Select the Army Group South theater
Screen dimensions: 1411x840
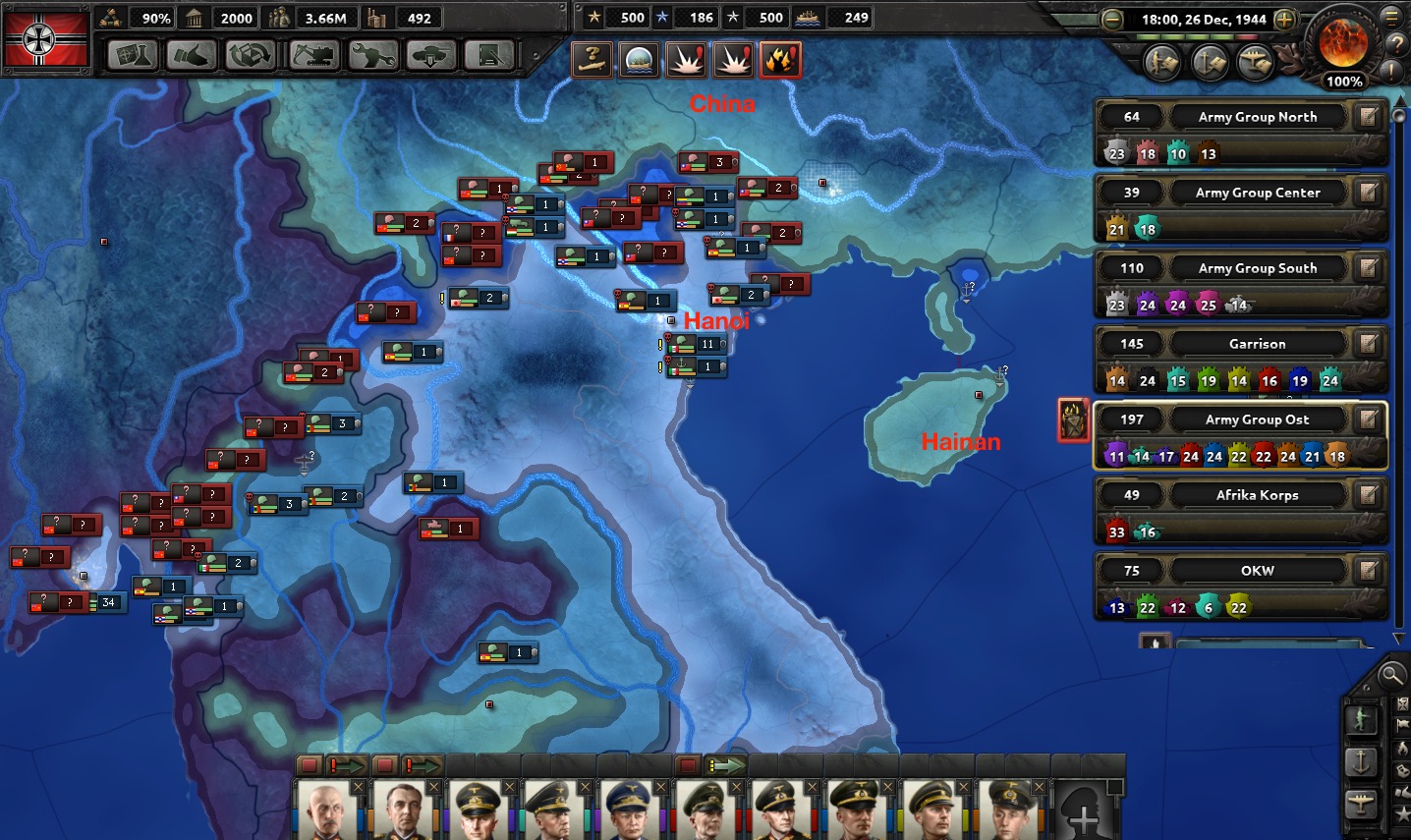click(1257, 268)
